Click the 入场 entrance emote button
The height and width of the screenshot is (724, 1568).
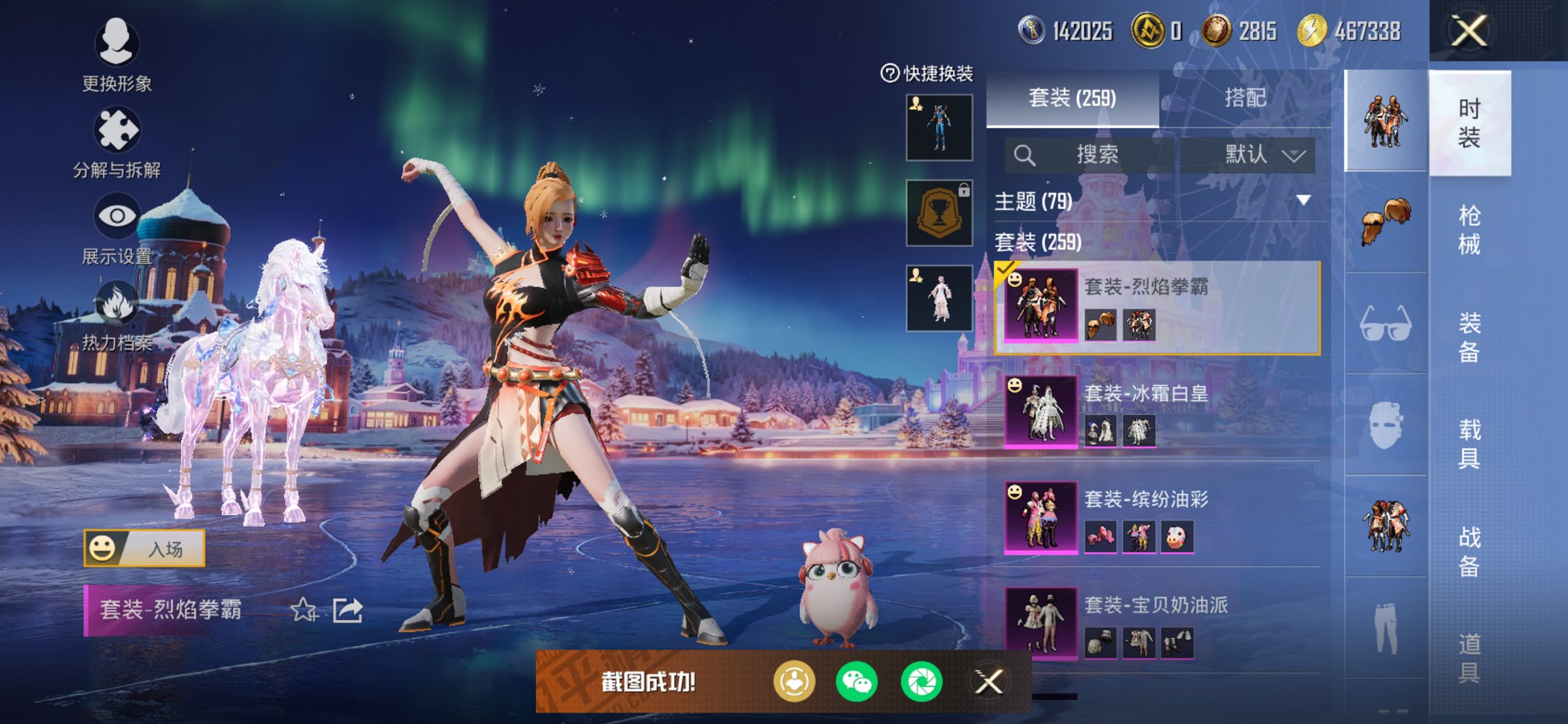(x=144, y=548)
